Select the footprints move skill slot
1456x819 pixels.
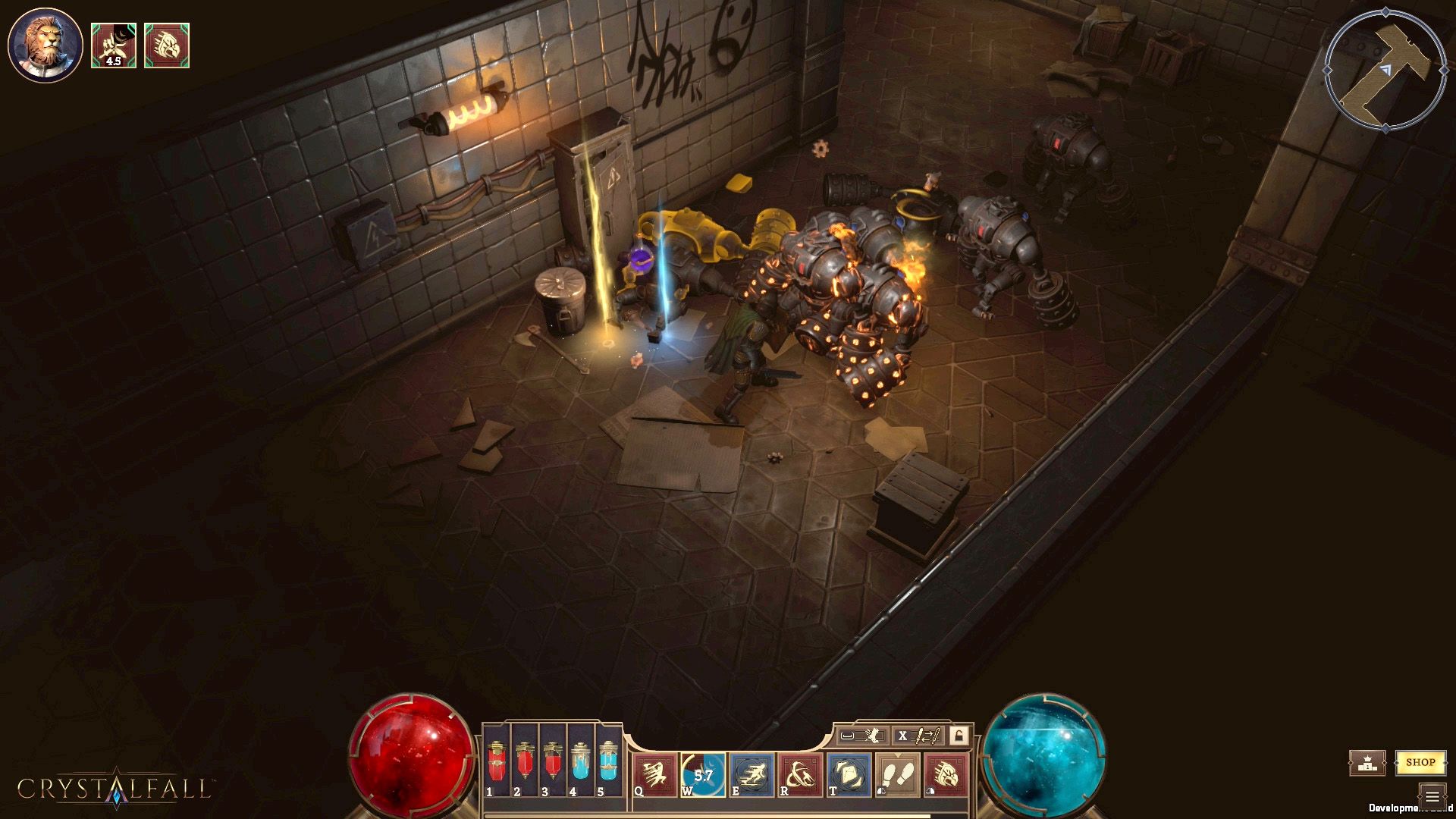coord(898,774)
